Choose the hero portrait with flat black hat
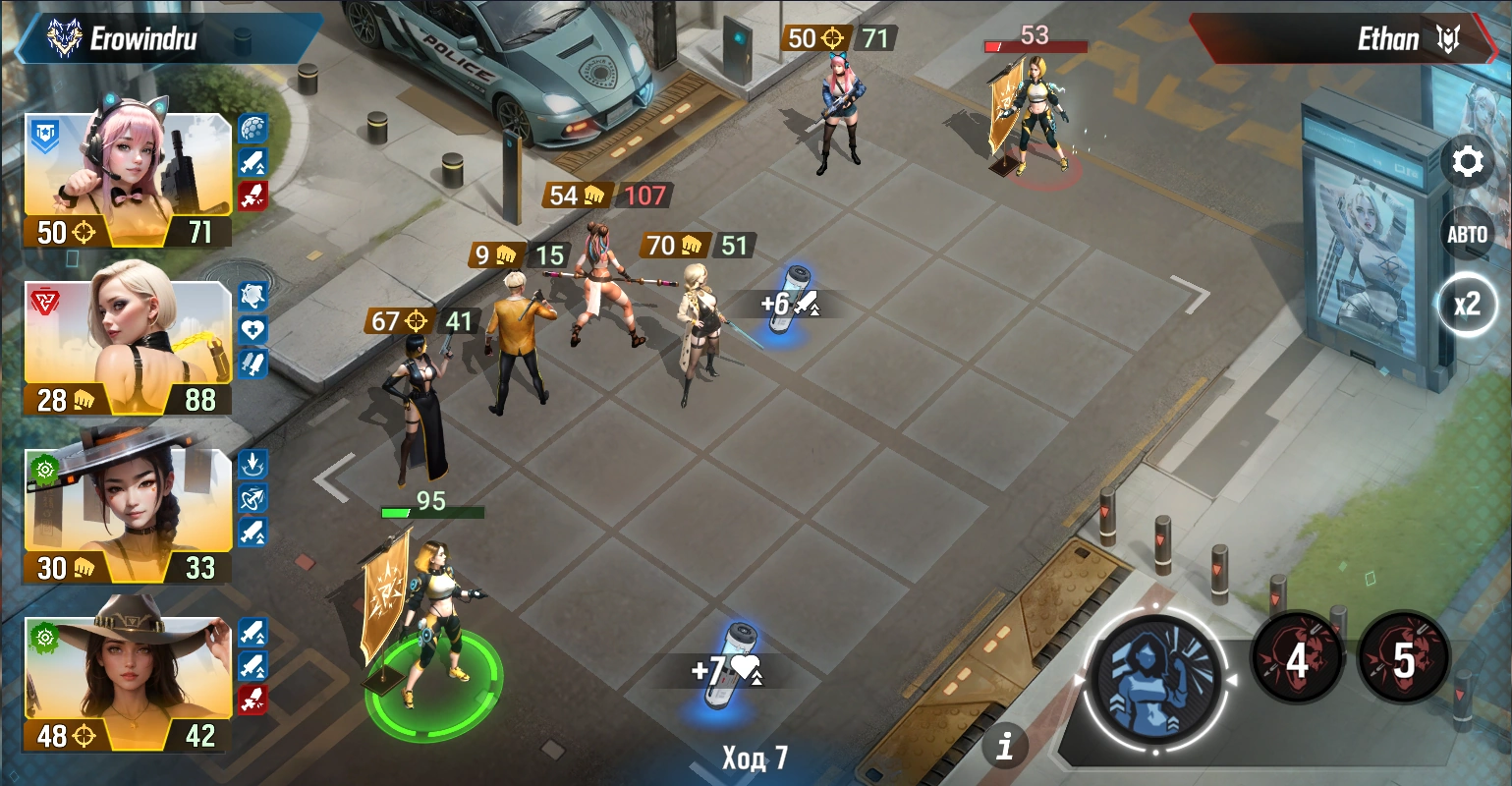The image size is (1512, 786). click(128, 506)
